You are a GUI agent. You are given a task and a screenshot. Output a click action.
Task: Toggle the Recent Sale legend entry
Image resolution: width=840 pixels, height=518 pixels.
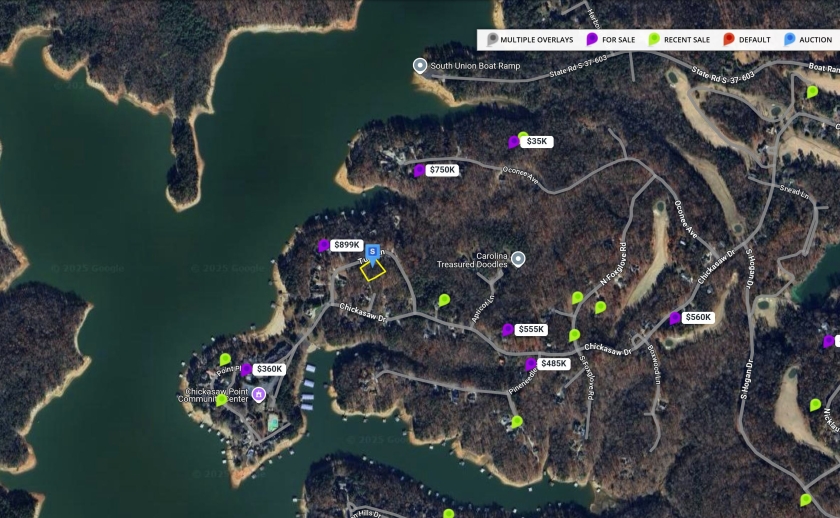pyautogui.click(x=681, y=40)
